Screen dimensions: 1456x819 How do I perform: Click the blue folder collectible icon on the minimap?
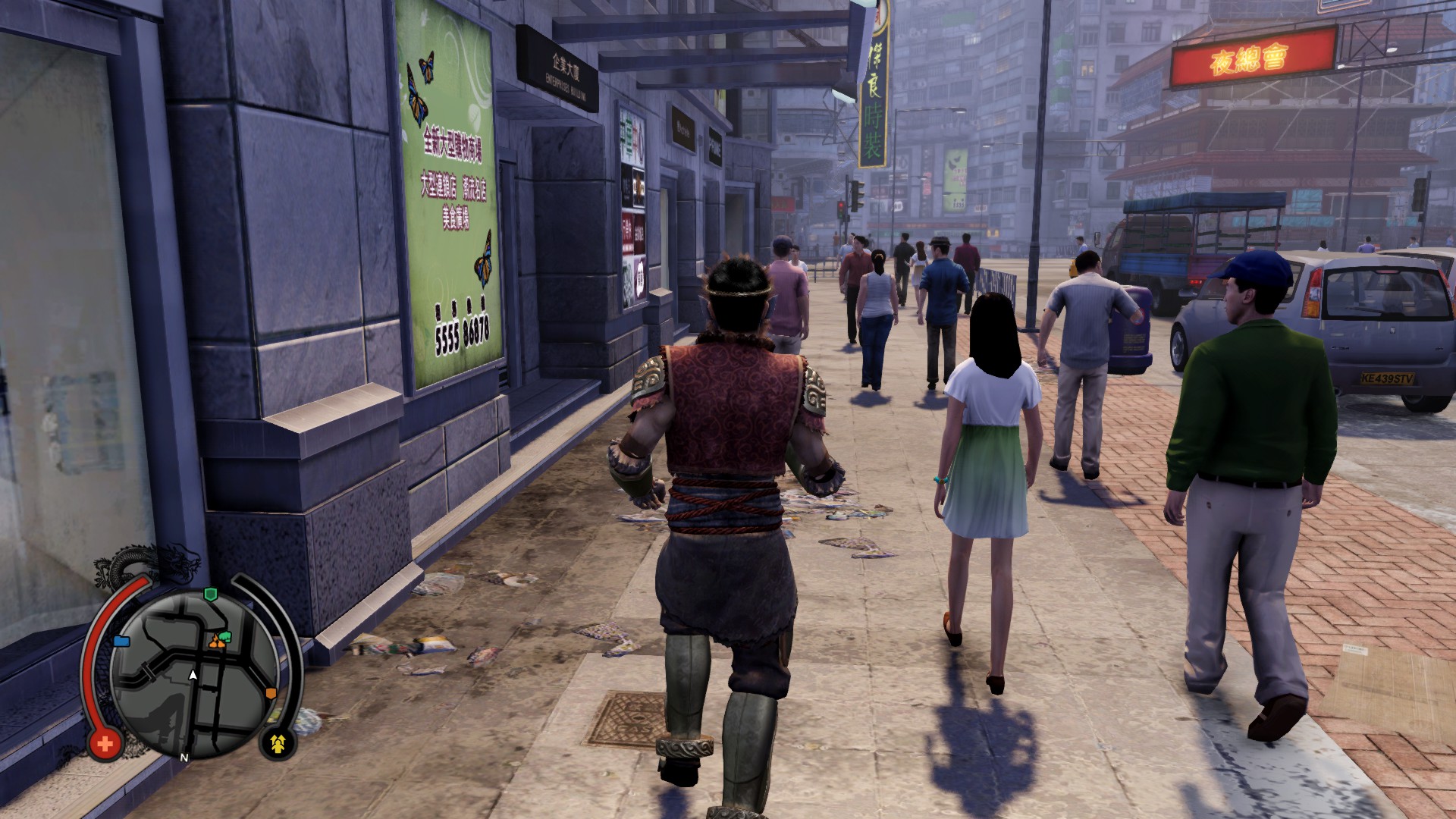[122, 642]
